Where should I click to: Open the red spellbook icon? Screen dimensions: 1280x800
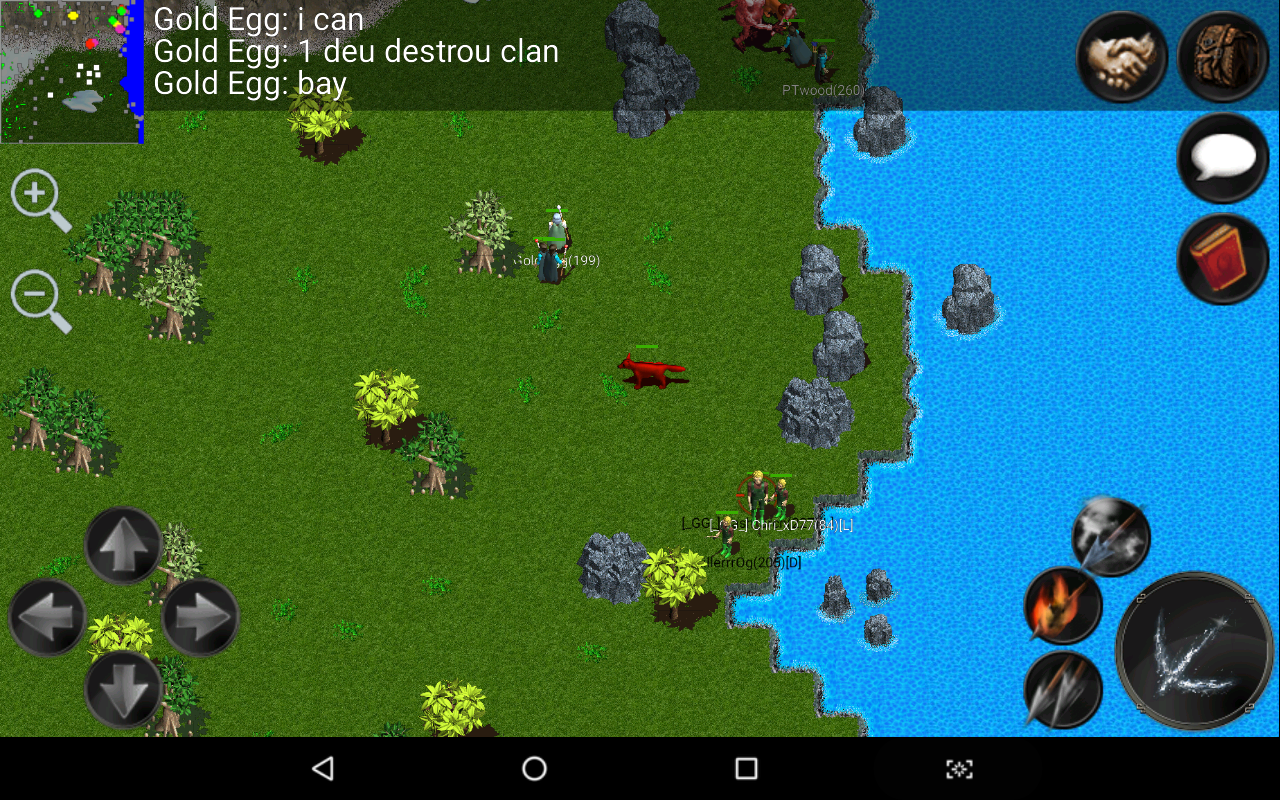(1222, 258)
